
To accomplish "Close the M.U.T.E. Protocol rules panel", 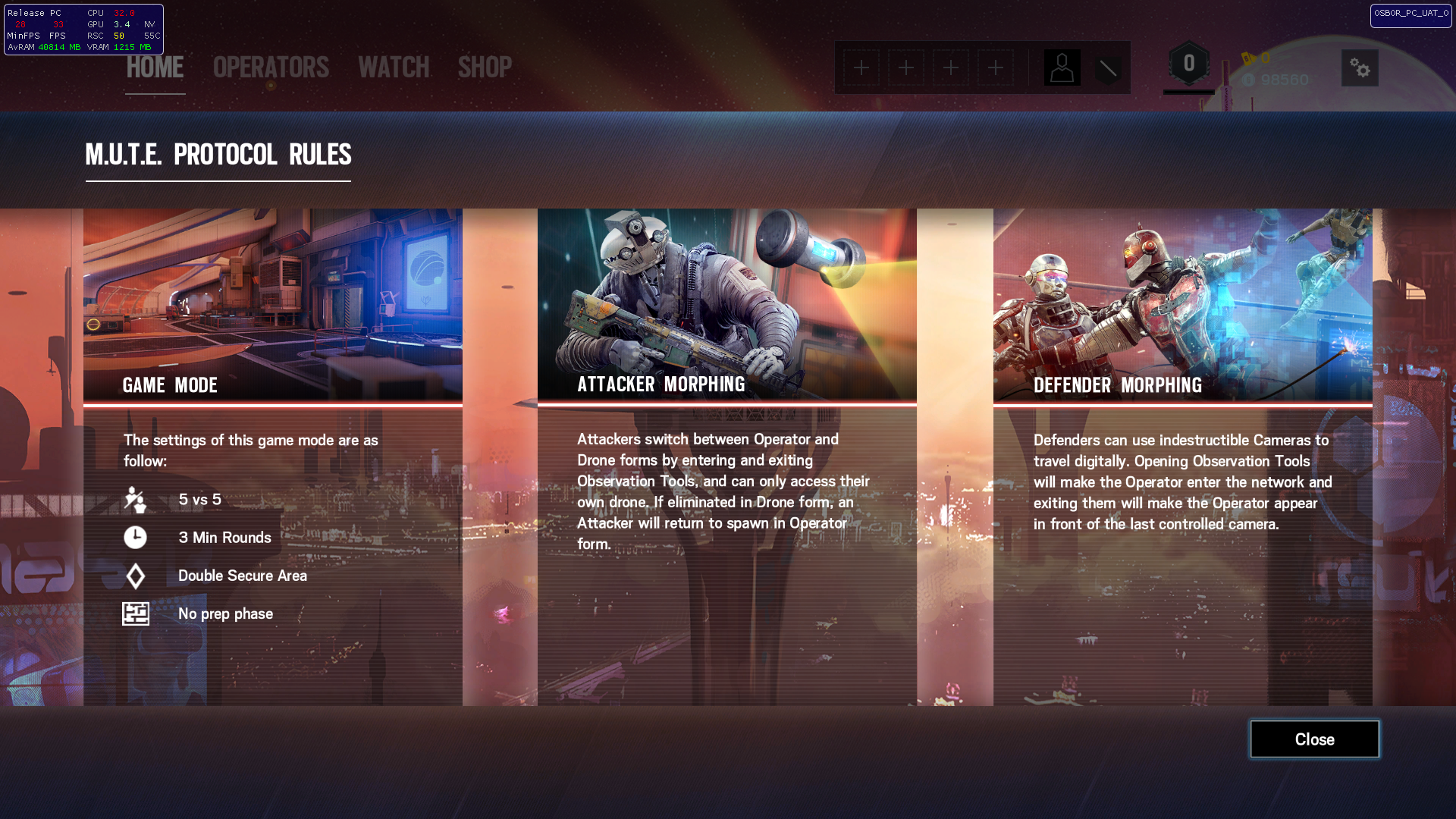I will click(1314, 739).
